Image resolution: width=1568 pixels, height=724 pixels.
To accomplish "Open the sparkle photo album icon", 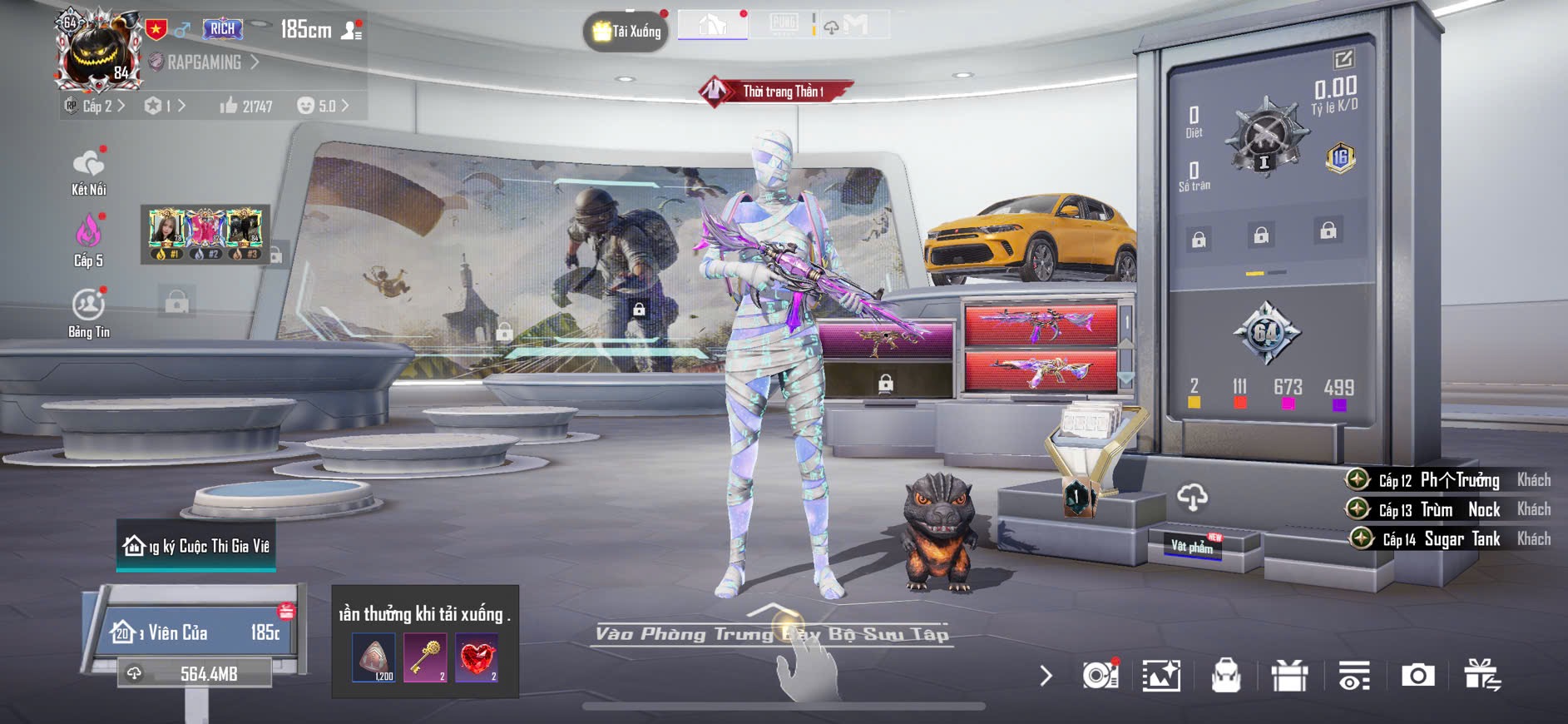I will tap(1161, 675).
